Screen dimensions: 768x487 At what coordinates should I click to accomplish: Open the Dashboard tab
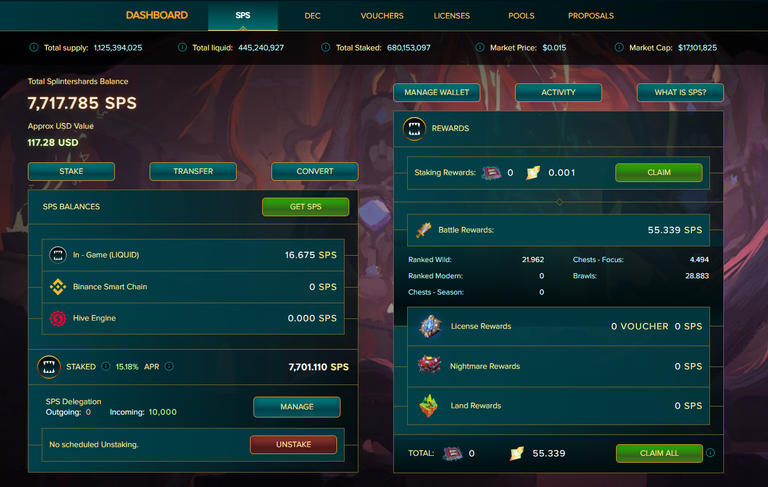pyautogui.click(x=157, y=15)
